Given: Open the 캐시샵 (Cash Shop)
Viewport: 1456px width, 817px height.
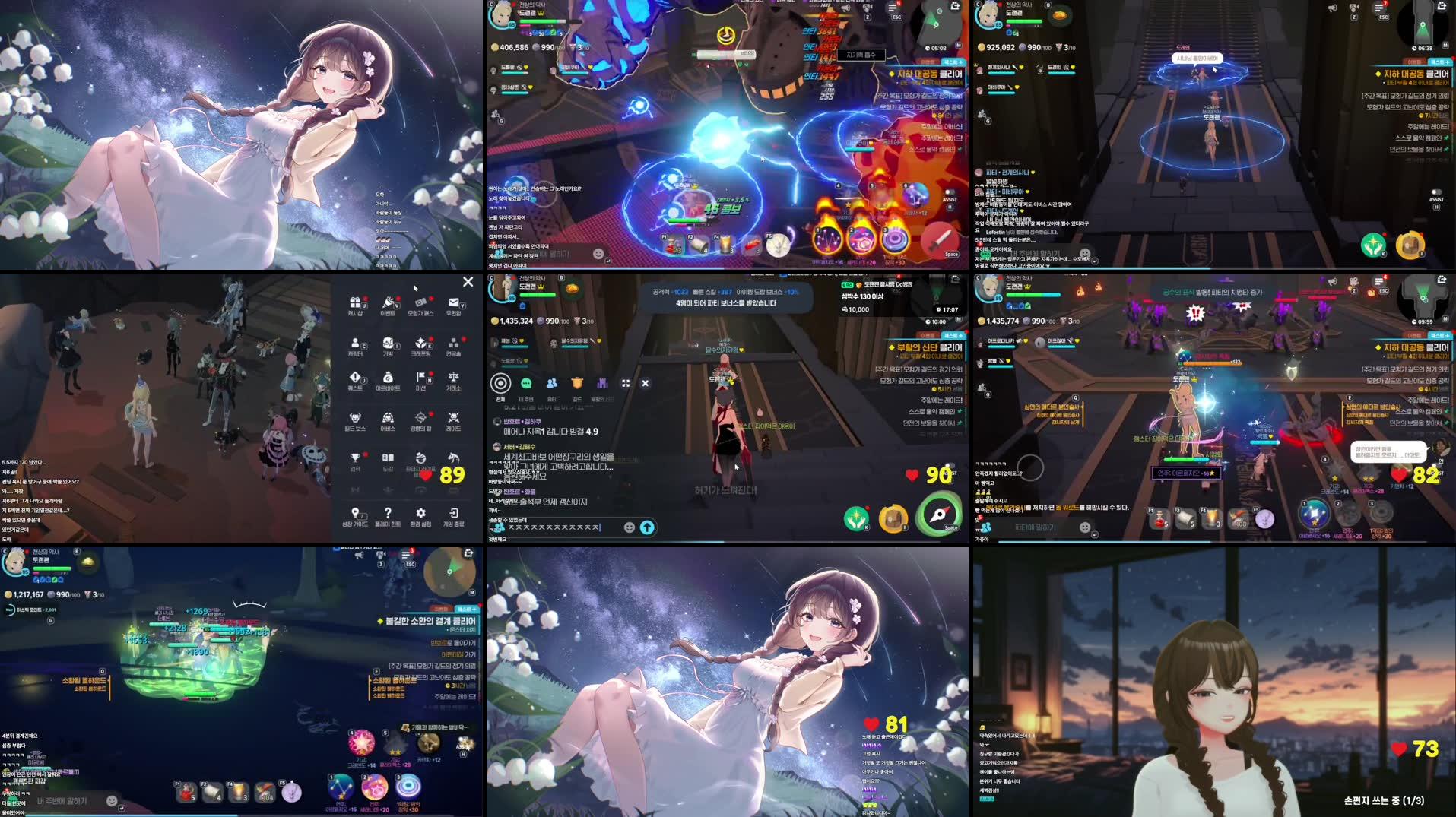Looking at the screenshot, I should point(356,304).
